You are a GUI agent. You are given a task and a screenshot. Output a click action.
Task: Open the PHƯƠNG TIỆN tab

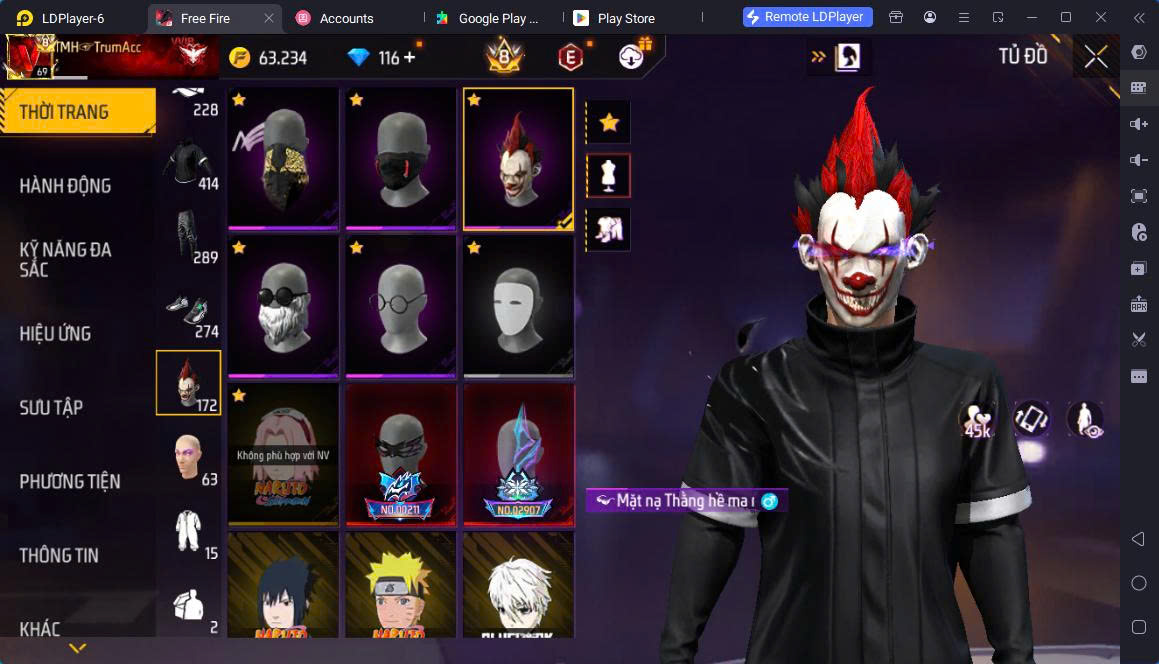point(70,481)
